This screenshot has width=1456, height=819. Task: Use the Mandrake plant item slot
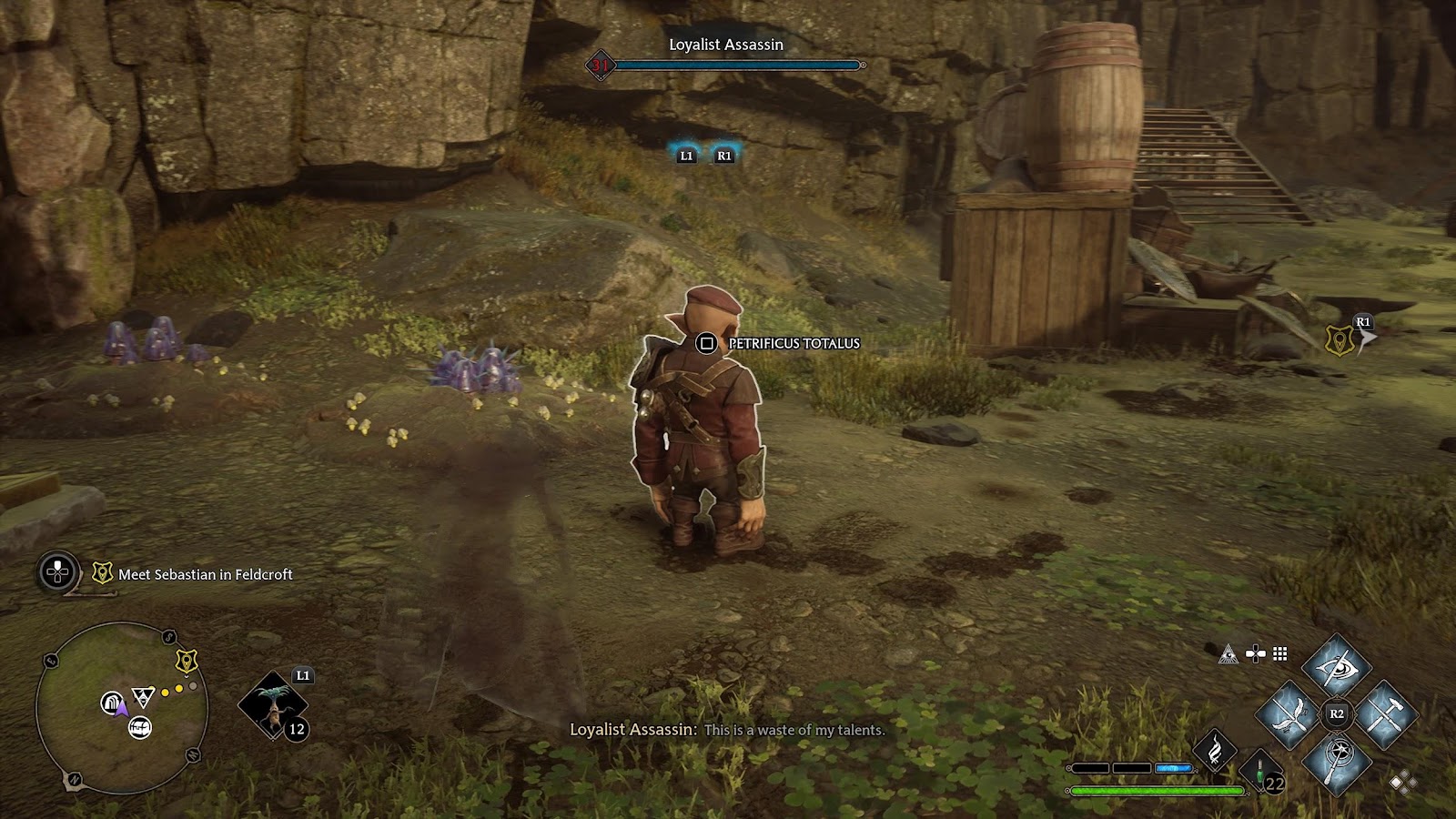pos(273,705)
